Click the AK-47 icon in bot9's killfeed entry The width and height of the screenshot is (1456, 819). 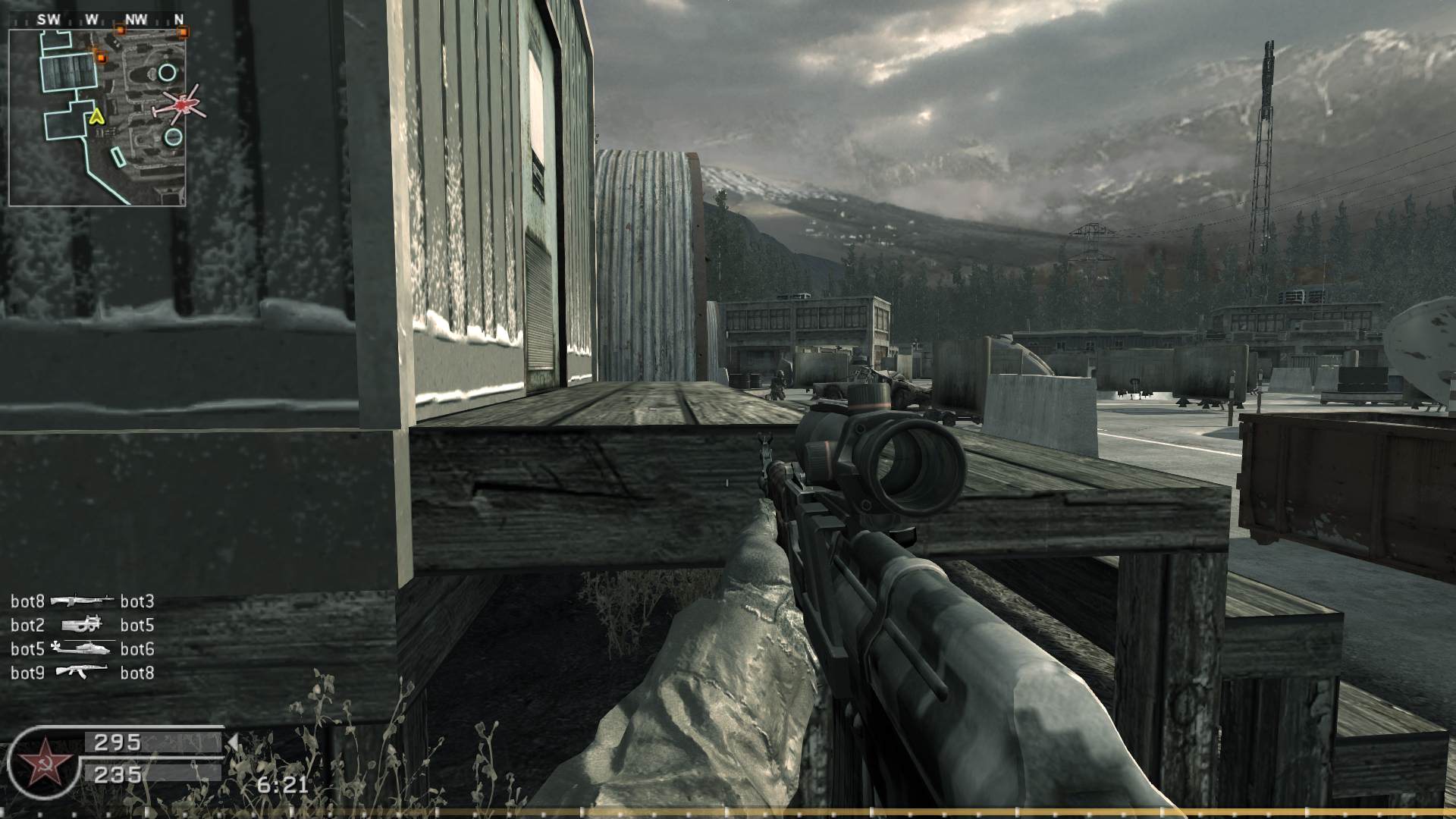82,672
